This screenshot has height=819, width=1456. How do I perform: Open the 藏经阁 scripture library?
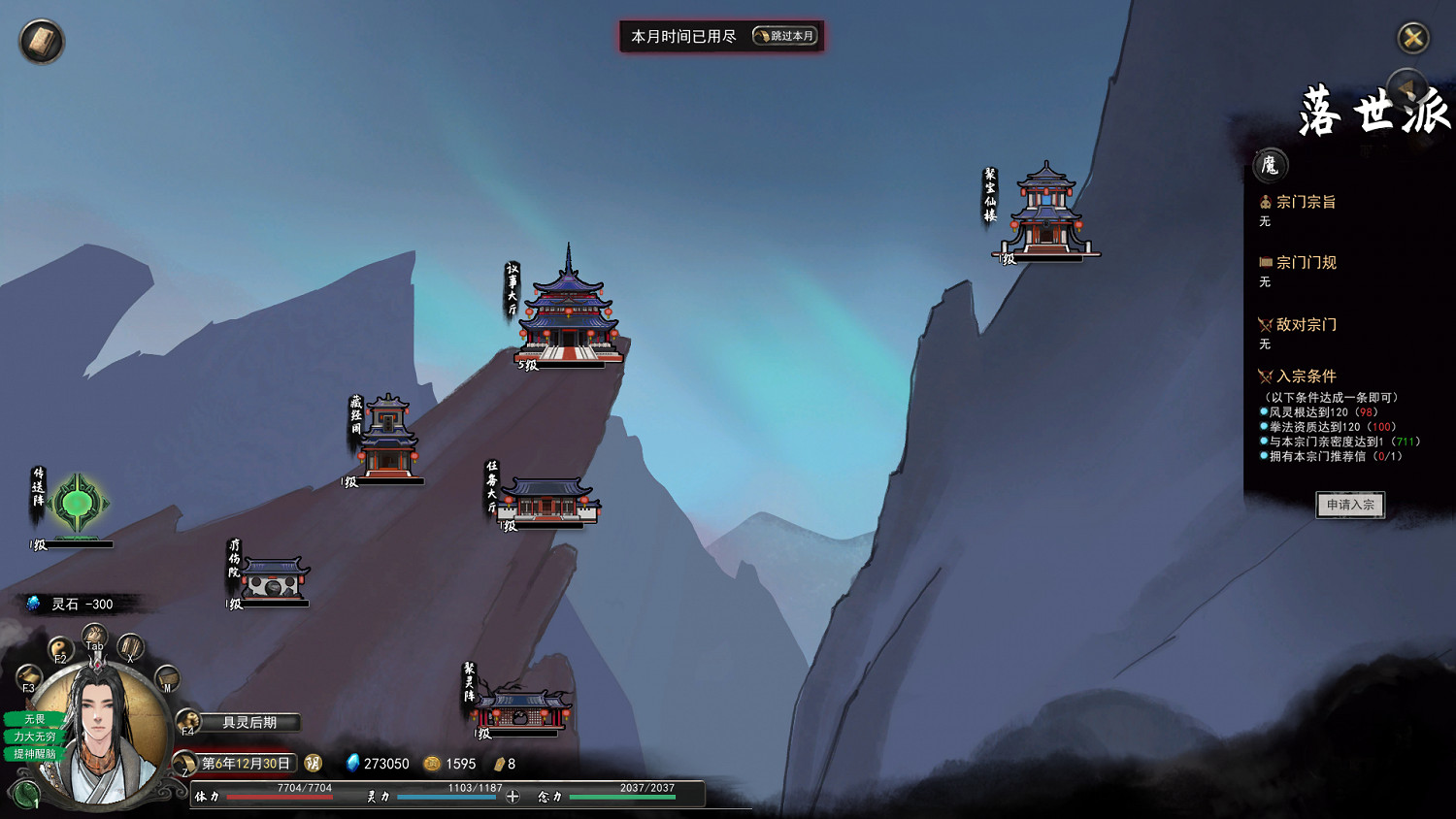click(x=388, y=439)
